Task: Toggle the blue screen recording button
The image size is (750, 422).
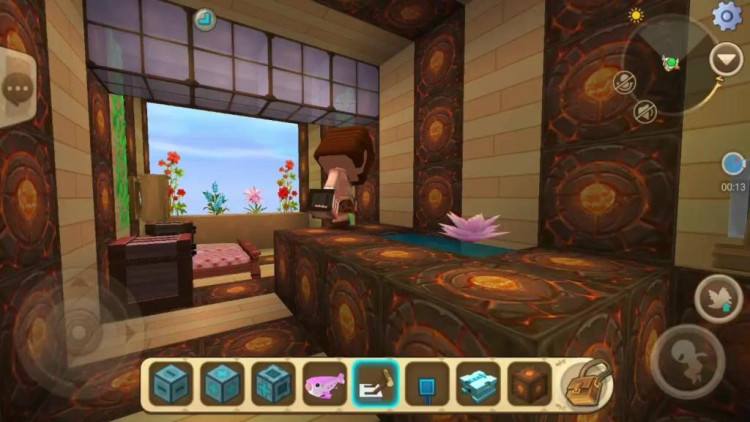Action: 734,165
